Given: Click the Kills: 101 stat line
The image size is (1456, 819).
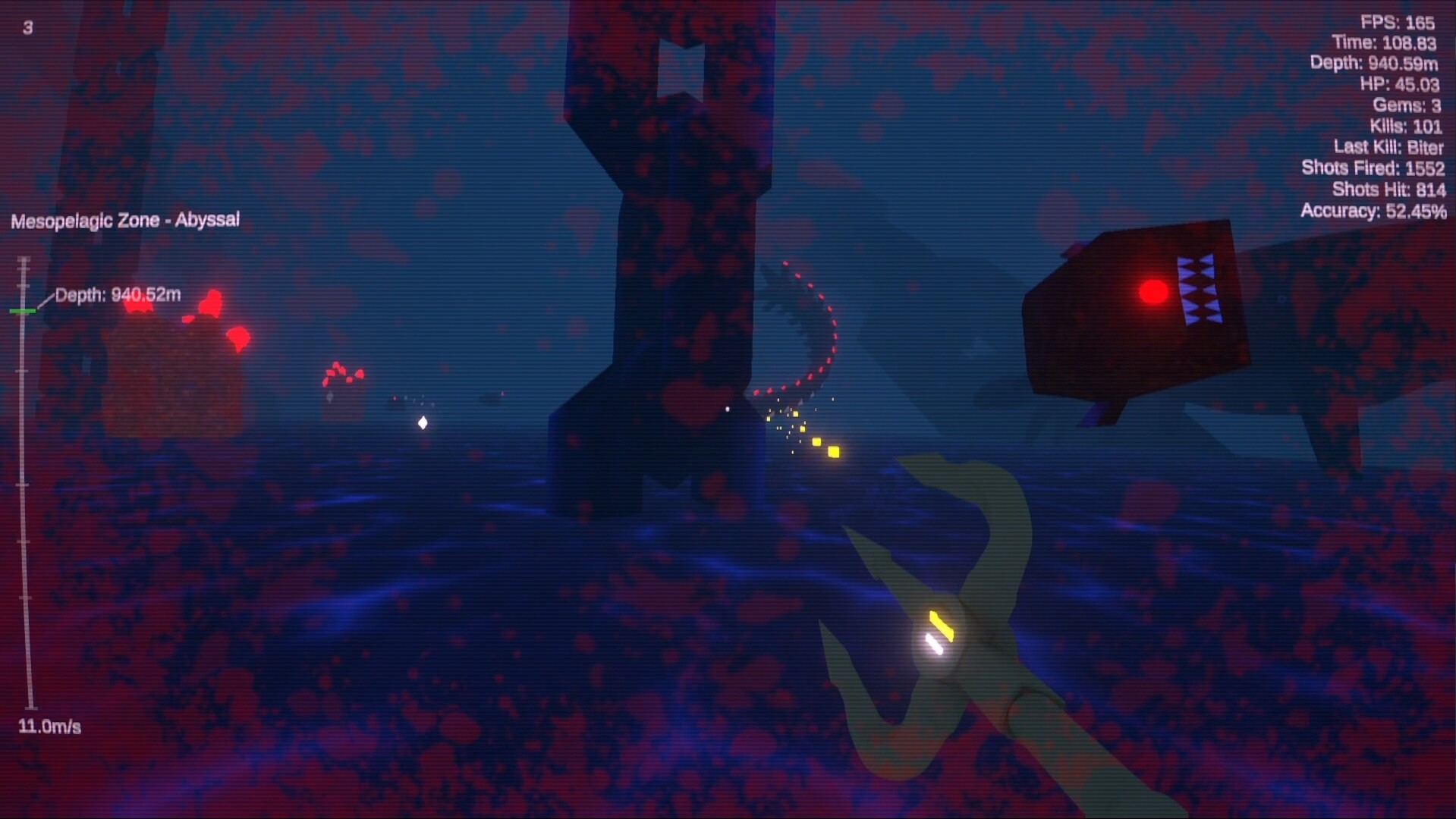Looking at the screenshot, I should [x=1407, y=127].
